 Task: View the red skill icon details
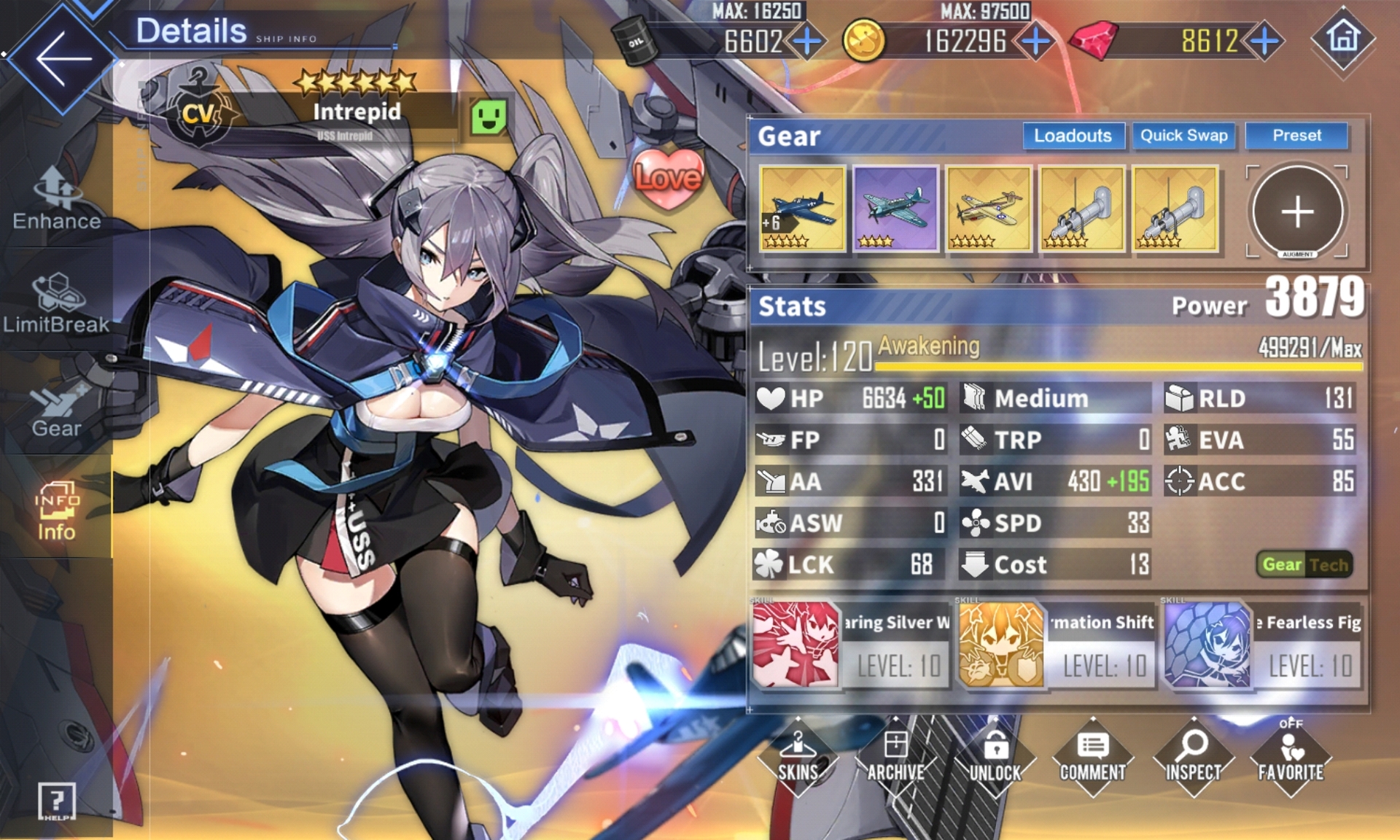(795, 645)
